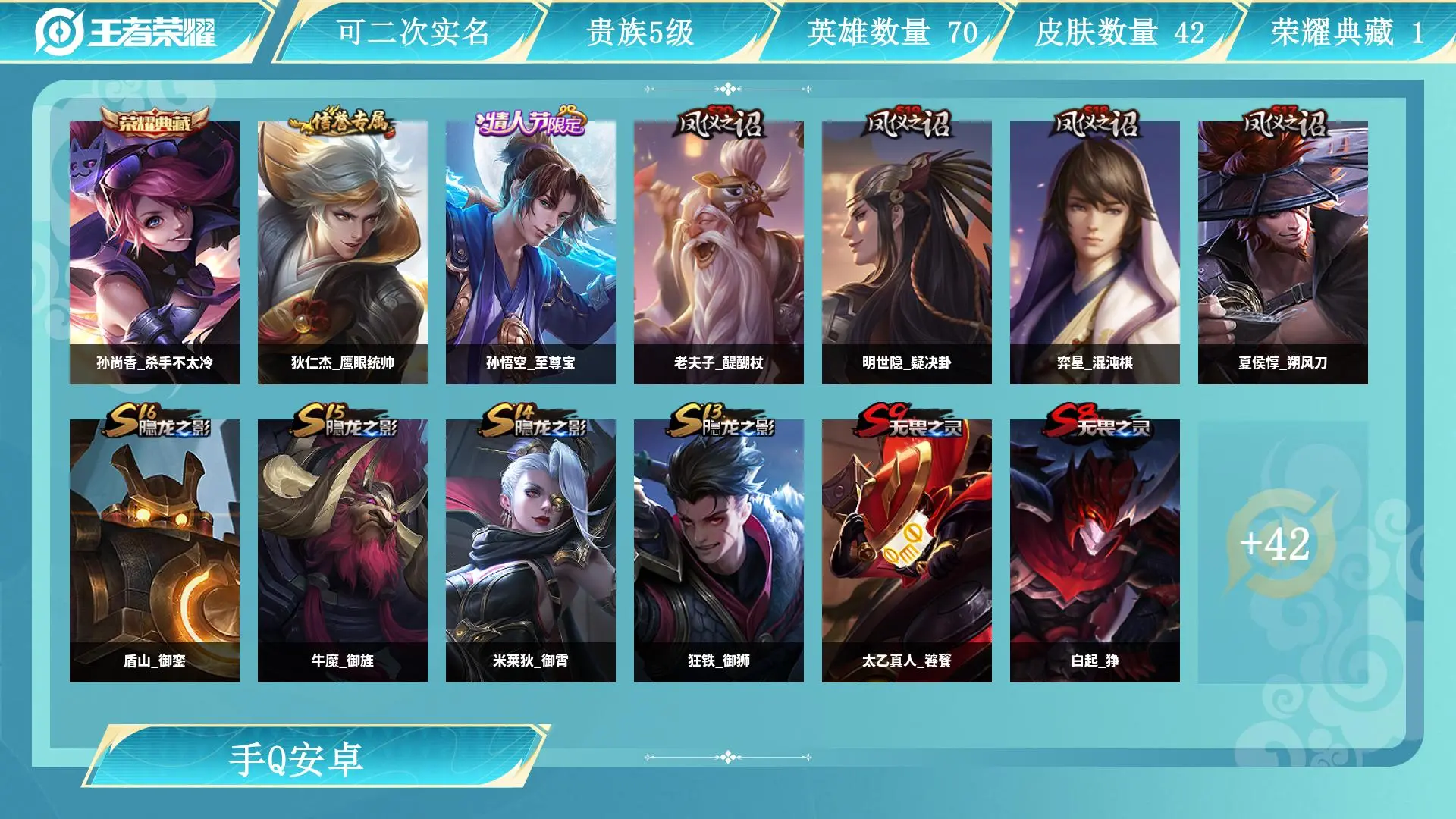The height and width of the screenshot is (819, 1456).
Task: Open the 英雄数量 70 header tab
Action: (892, 32)
